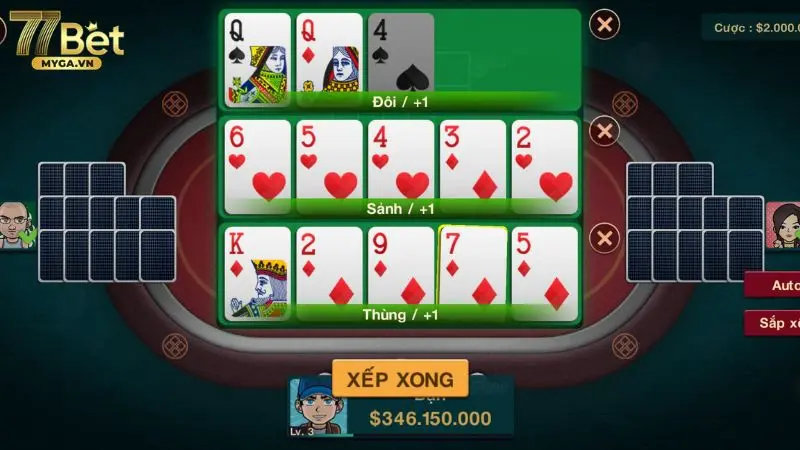Choose the 4 of spades card

(401, 58)
